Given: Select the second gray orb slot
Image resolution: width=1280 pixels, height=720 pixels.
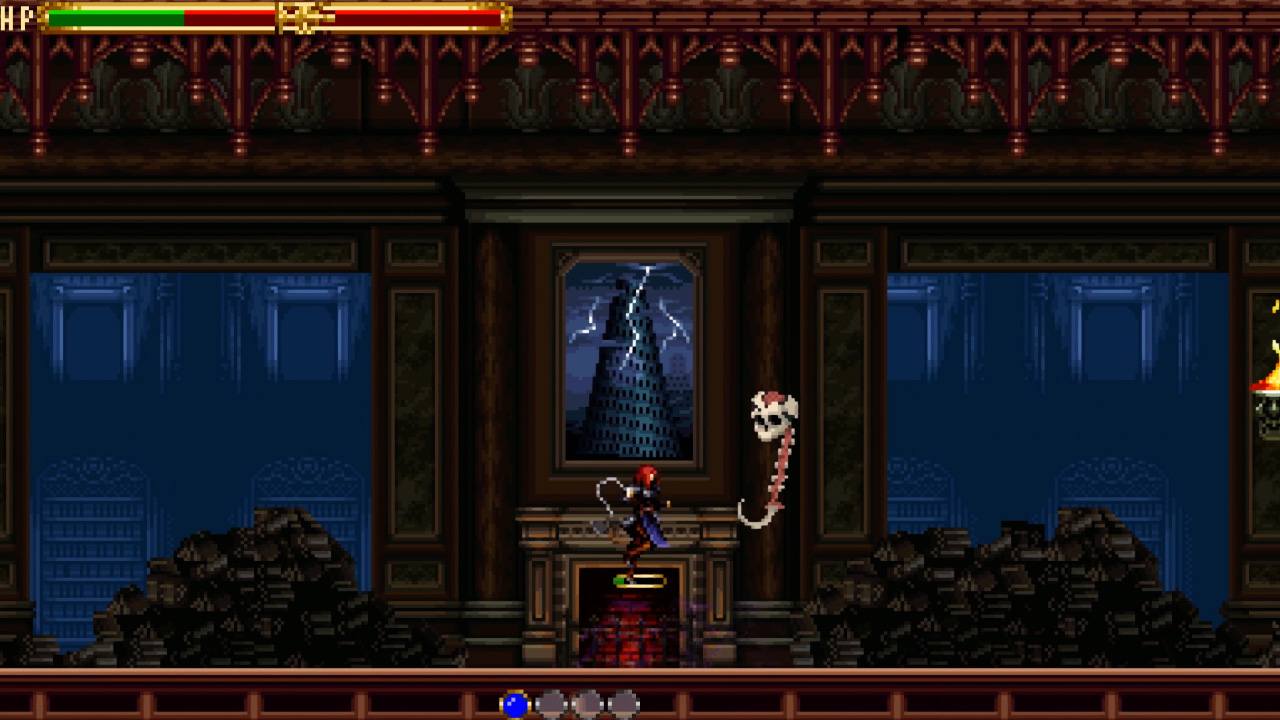Looking at the screenshot, I should [x=589, y=704].
